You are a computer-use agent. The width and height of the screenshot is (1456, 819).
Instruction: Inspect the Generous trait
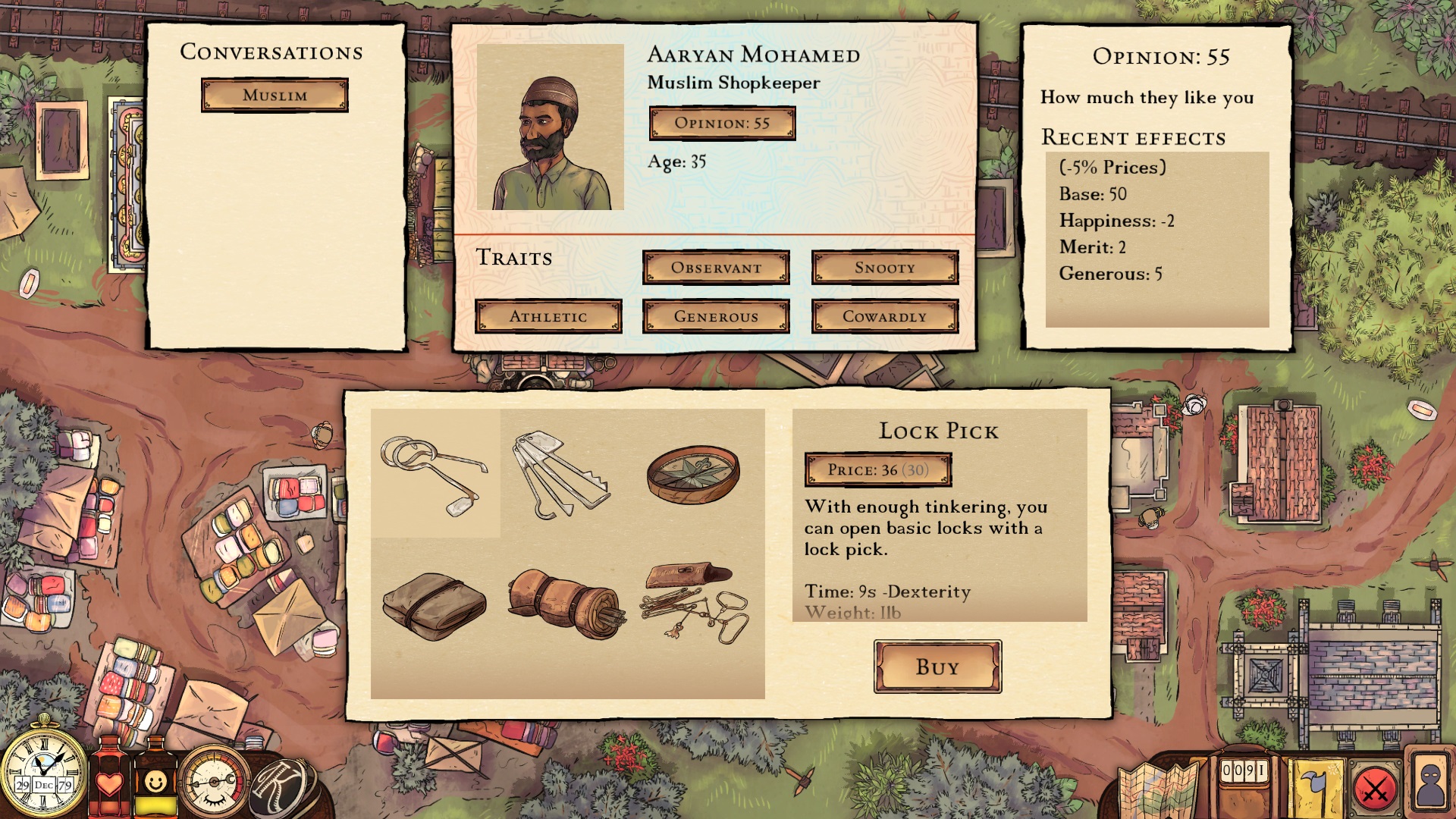[x=716, y=316]
